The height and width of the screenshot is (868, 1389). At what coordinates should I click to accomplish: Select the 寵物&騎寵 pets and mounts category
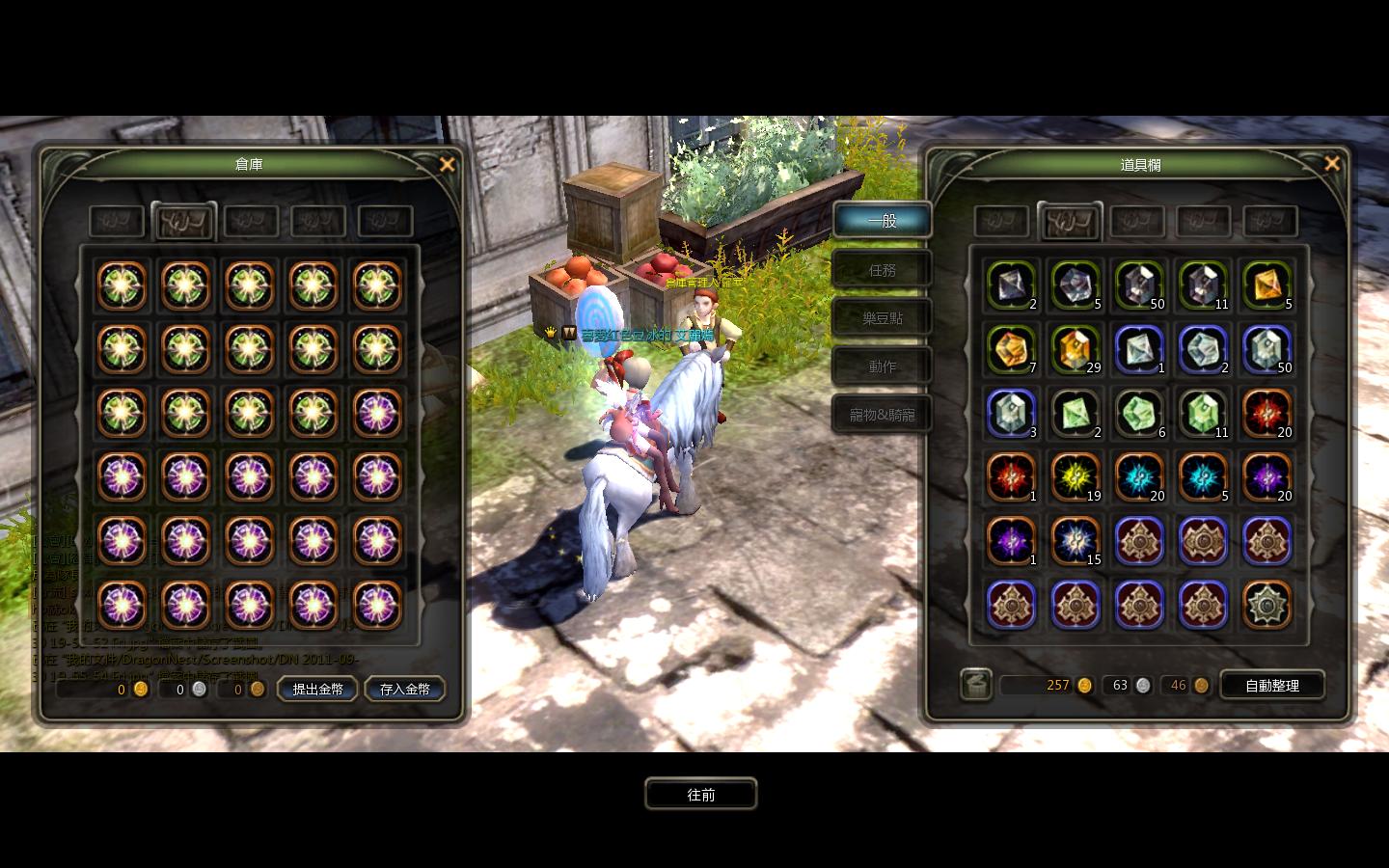coord(882,415)
